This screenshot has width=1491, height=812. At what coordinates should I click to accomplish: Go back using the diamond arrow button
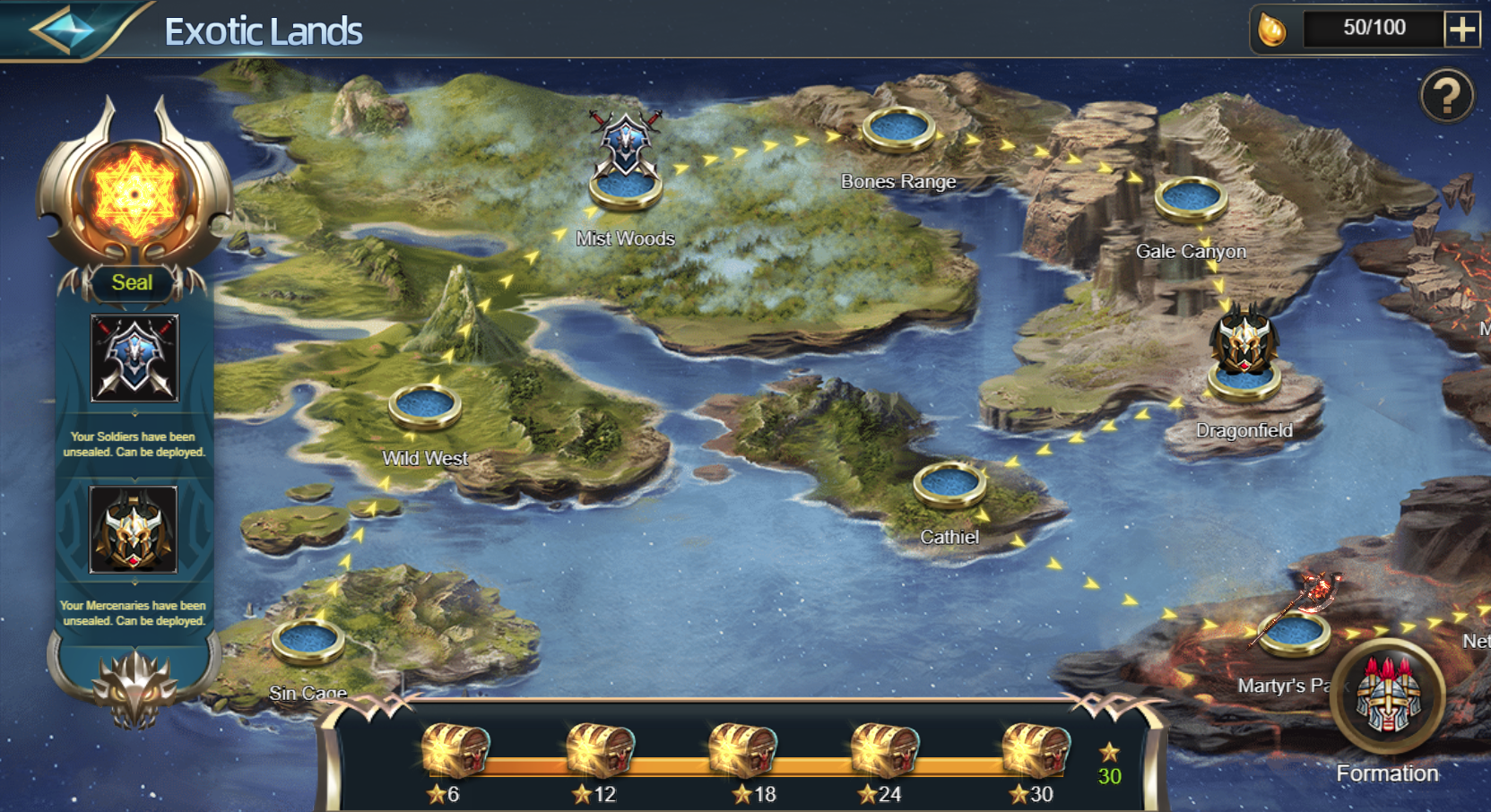(x=61, y=30)
